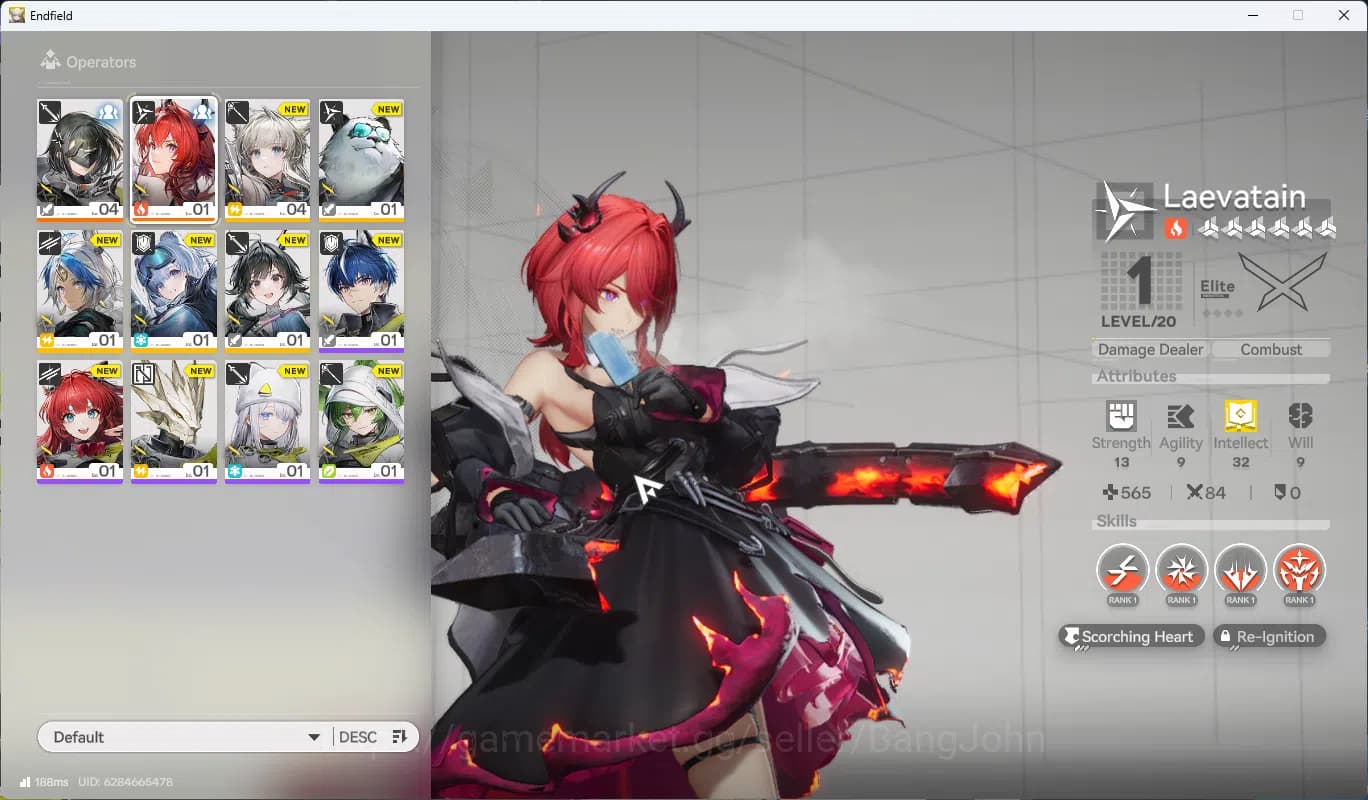This screenshot has height=800, width=1368.
Task: Click the Scorching Heart button
Action: [1130, 636]
